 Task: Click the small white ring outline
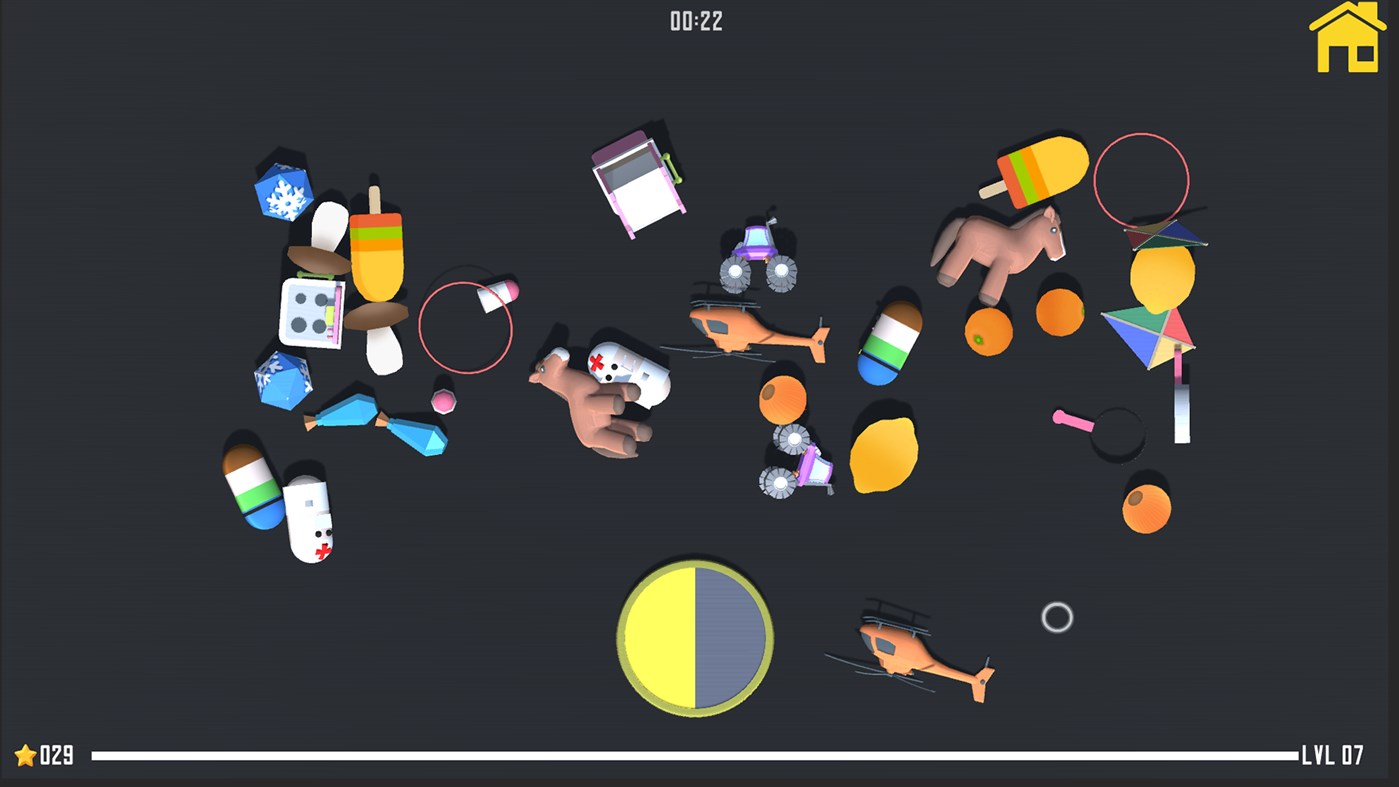click(x=1055, y=618)
